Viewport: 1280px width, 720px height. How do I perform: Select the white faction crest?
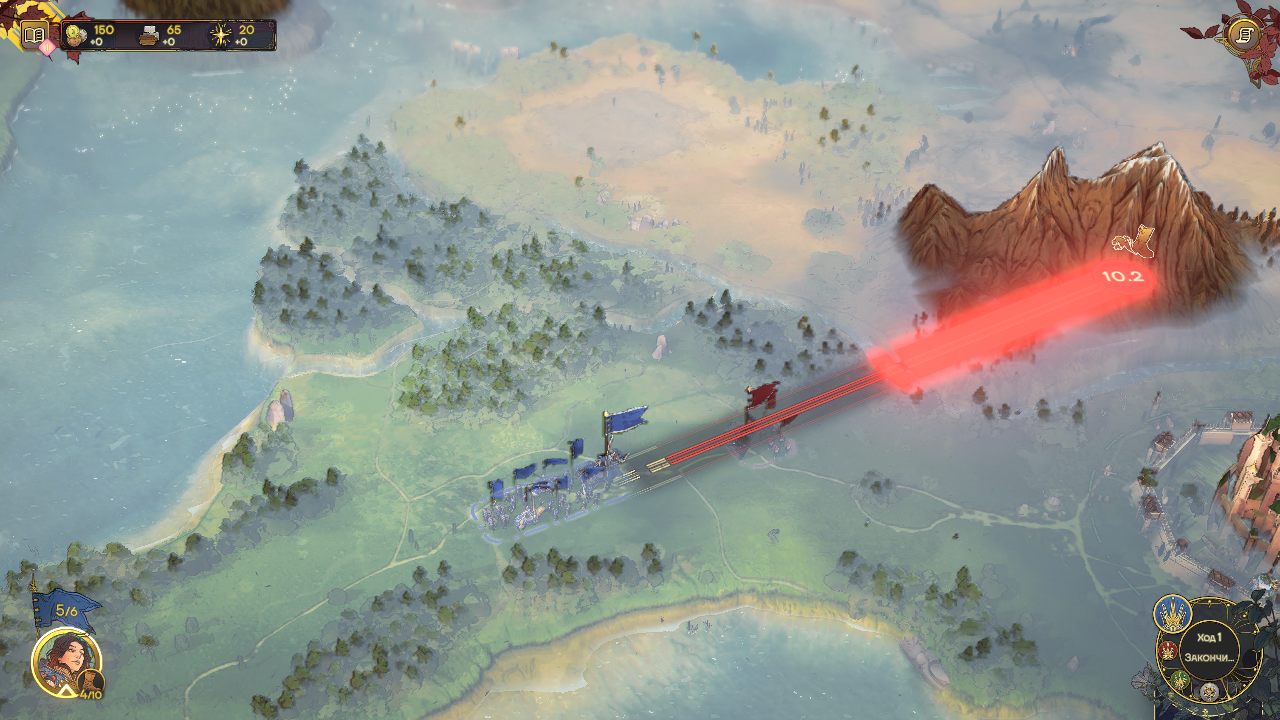pos(1210,691)
